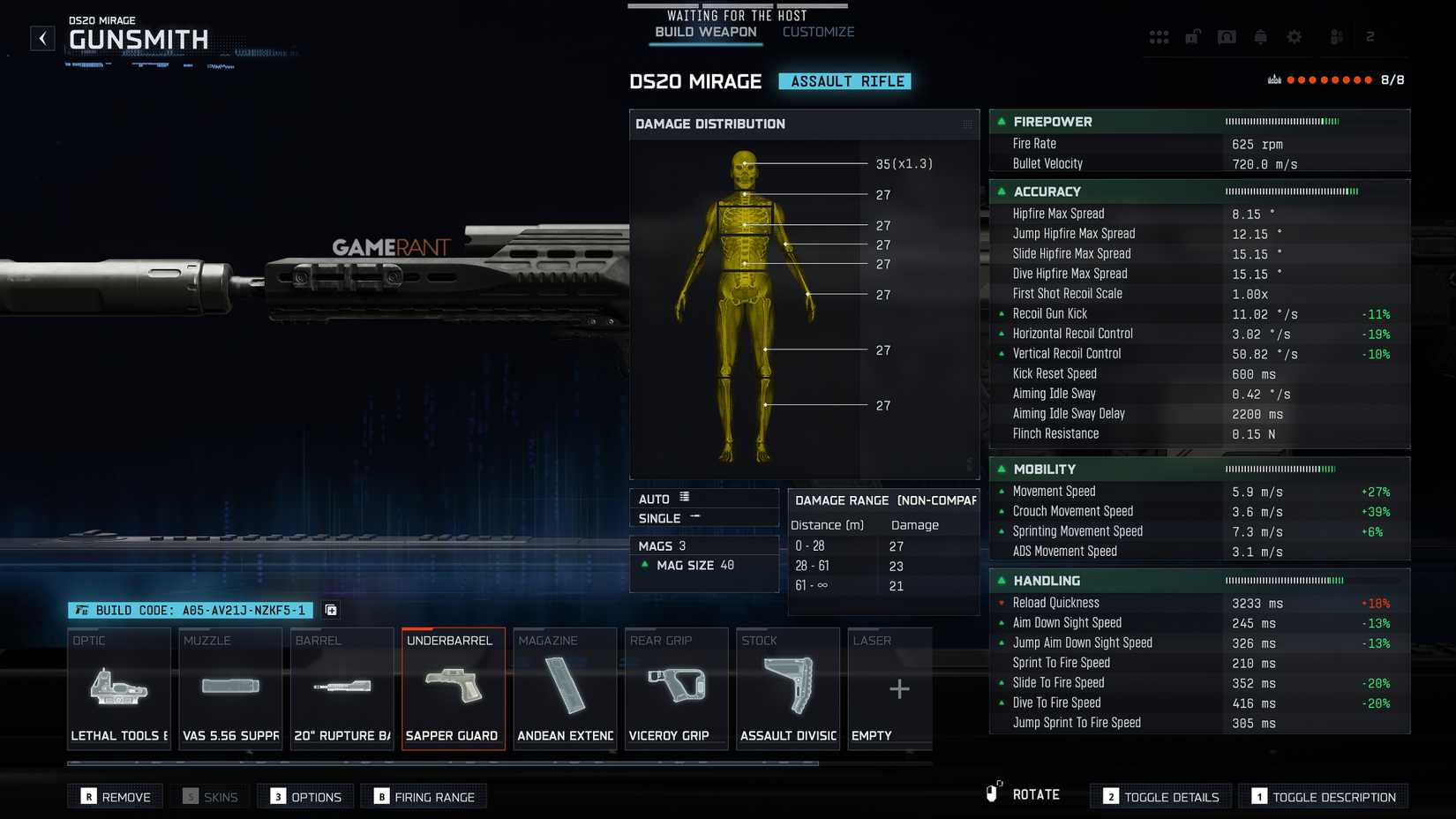Click the unlock padlock icon

1193,37
